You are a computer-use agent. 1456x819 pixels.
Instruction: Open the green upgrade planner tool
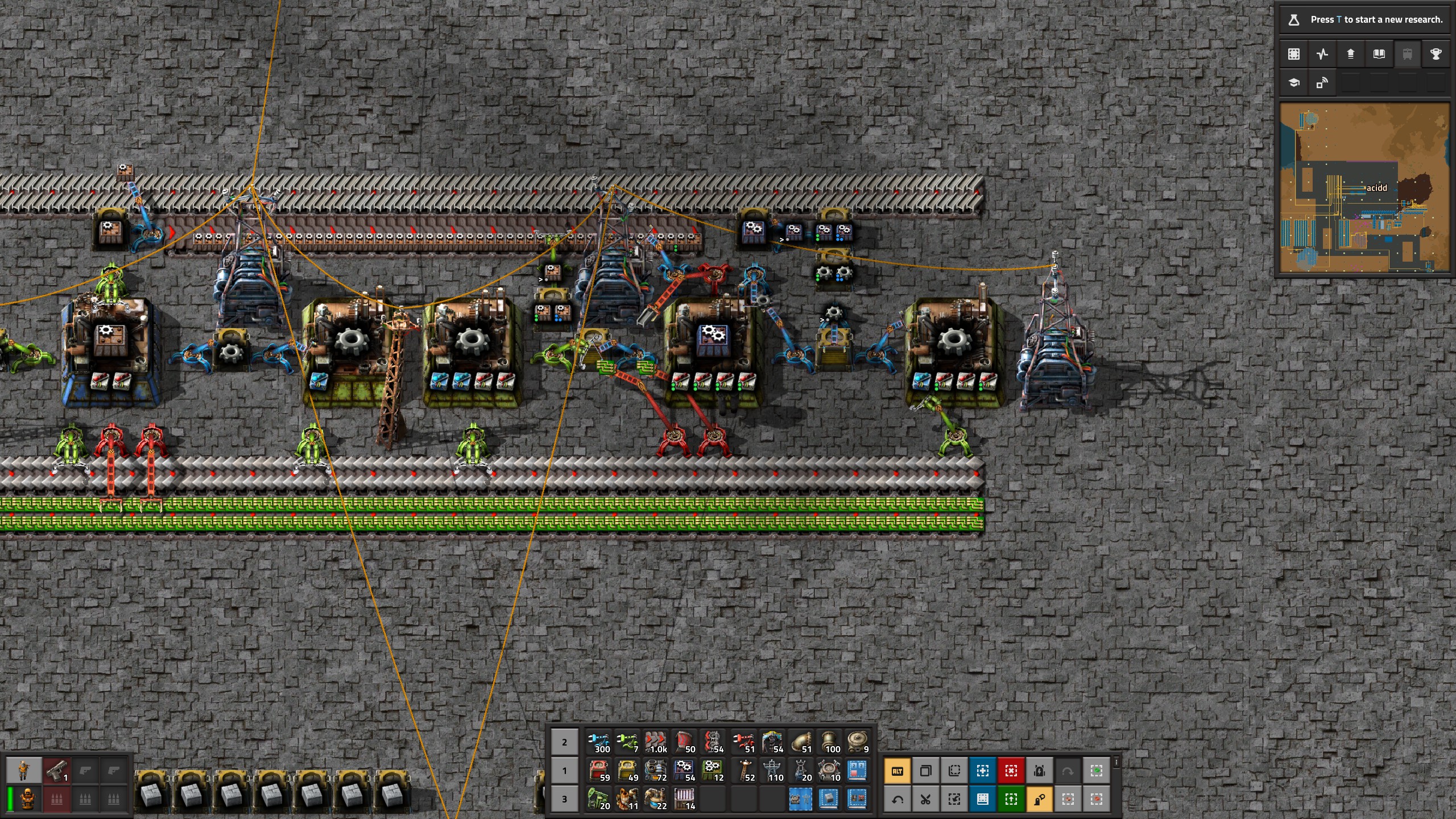1011,800
